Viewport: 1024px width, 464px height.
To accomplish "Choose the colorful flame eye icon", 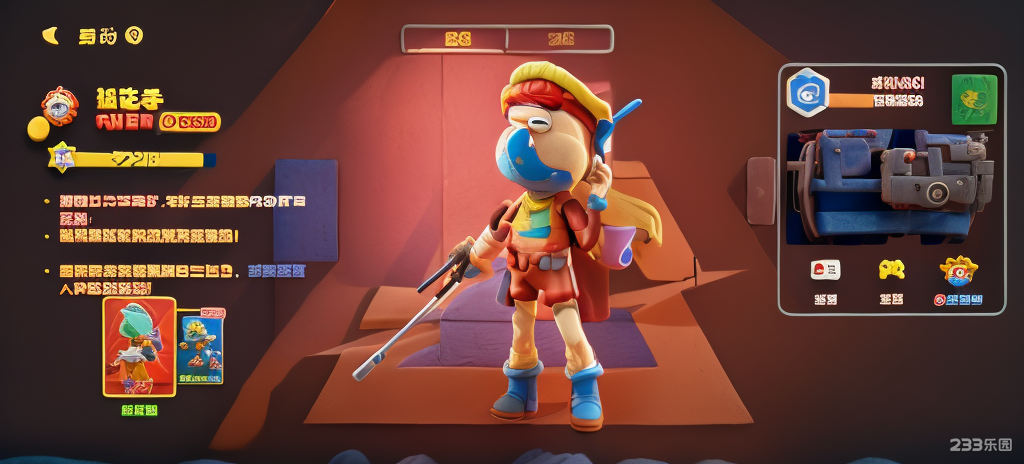I will pos(958,269).
